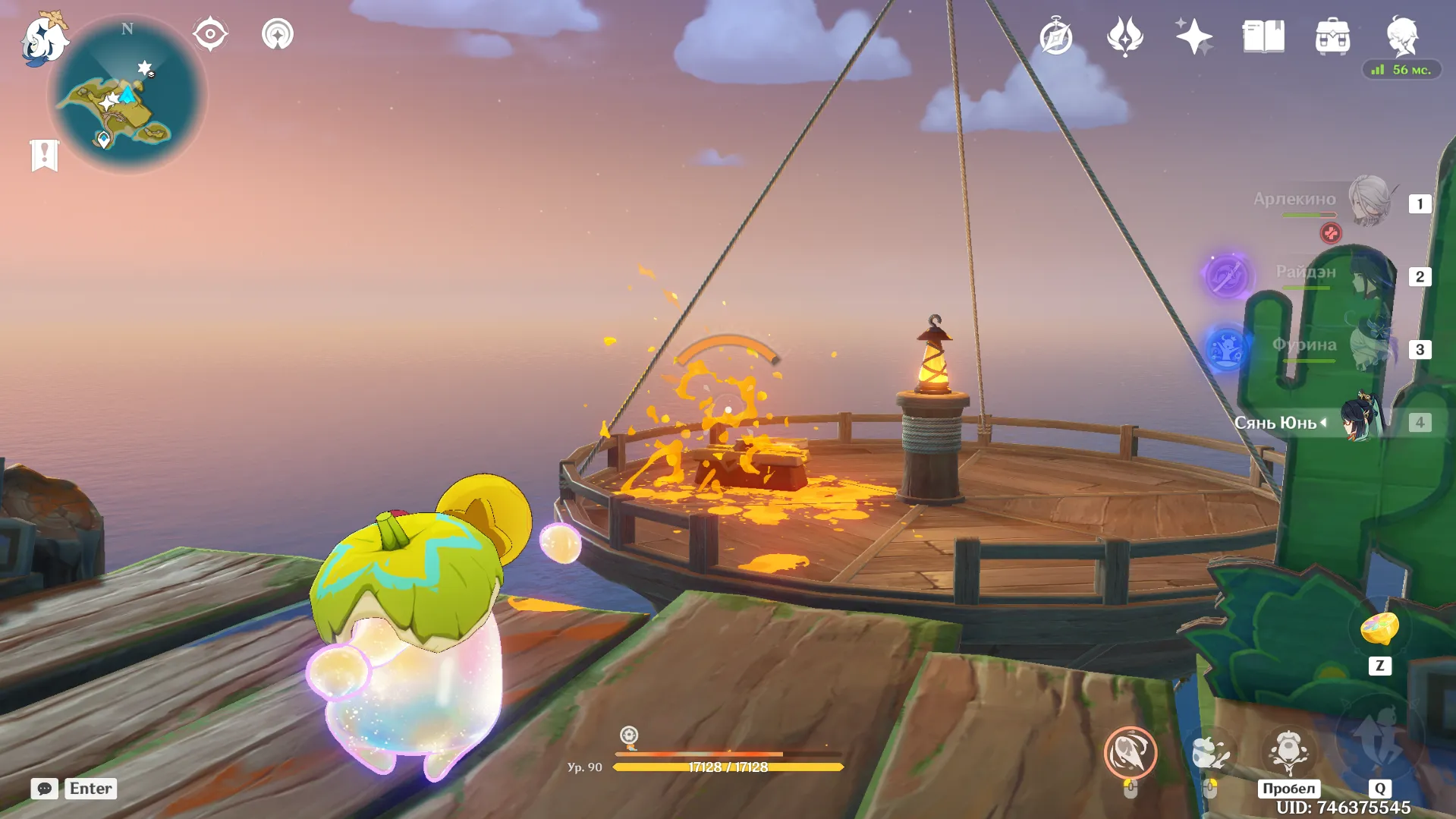Click the eye-shaped target icon beside the minimap
Screen dimensions: 1456x819
(x=210, y=34)
